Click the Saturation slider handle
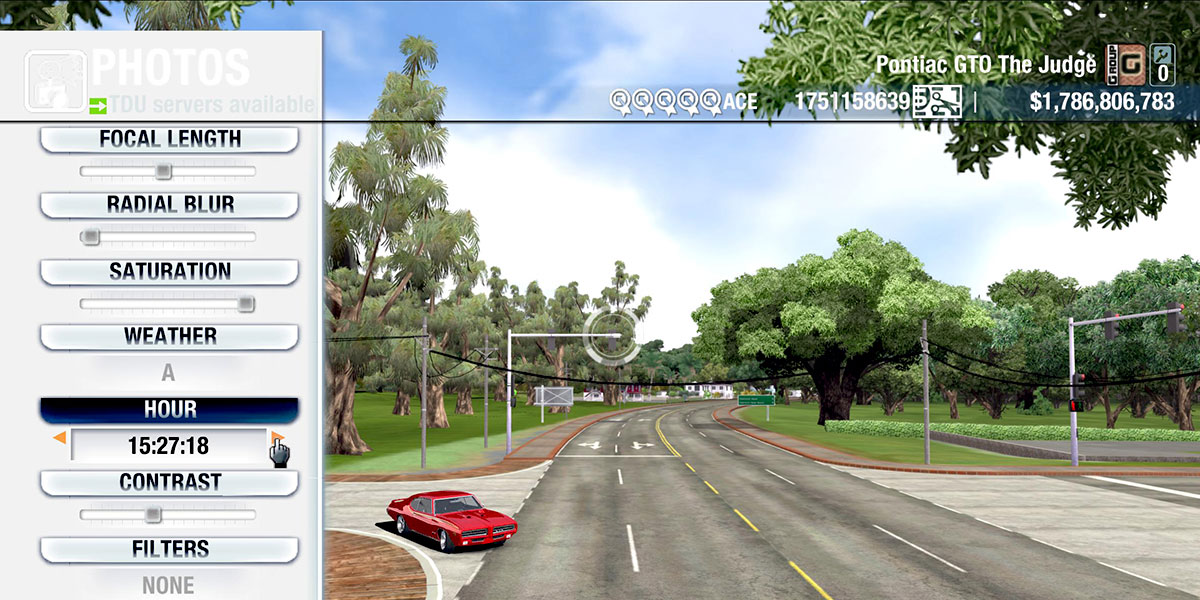Image resolution: width=1200 pixels, height=600 pixels. point(245,303)
